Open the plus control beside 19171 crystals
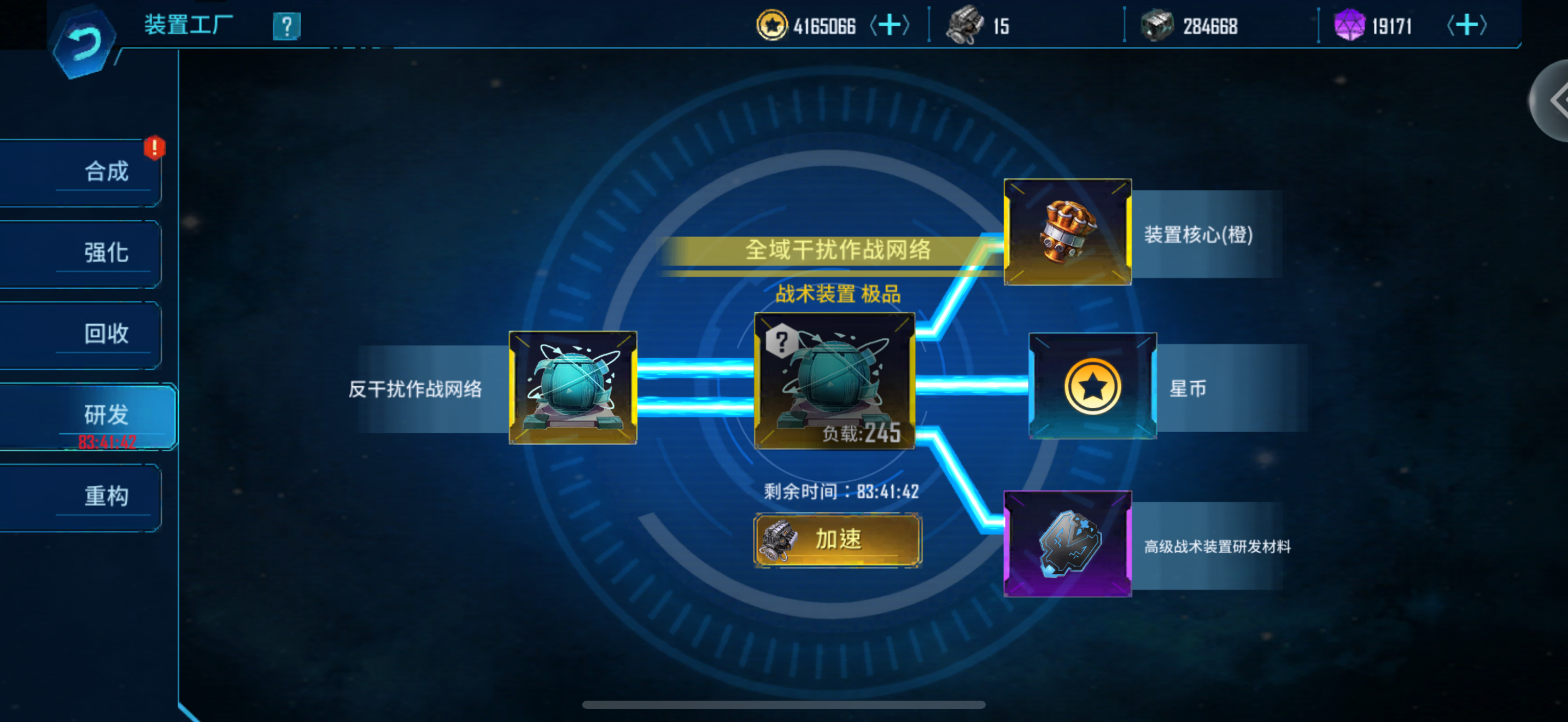 point(1466,26)
